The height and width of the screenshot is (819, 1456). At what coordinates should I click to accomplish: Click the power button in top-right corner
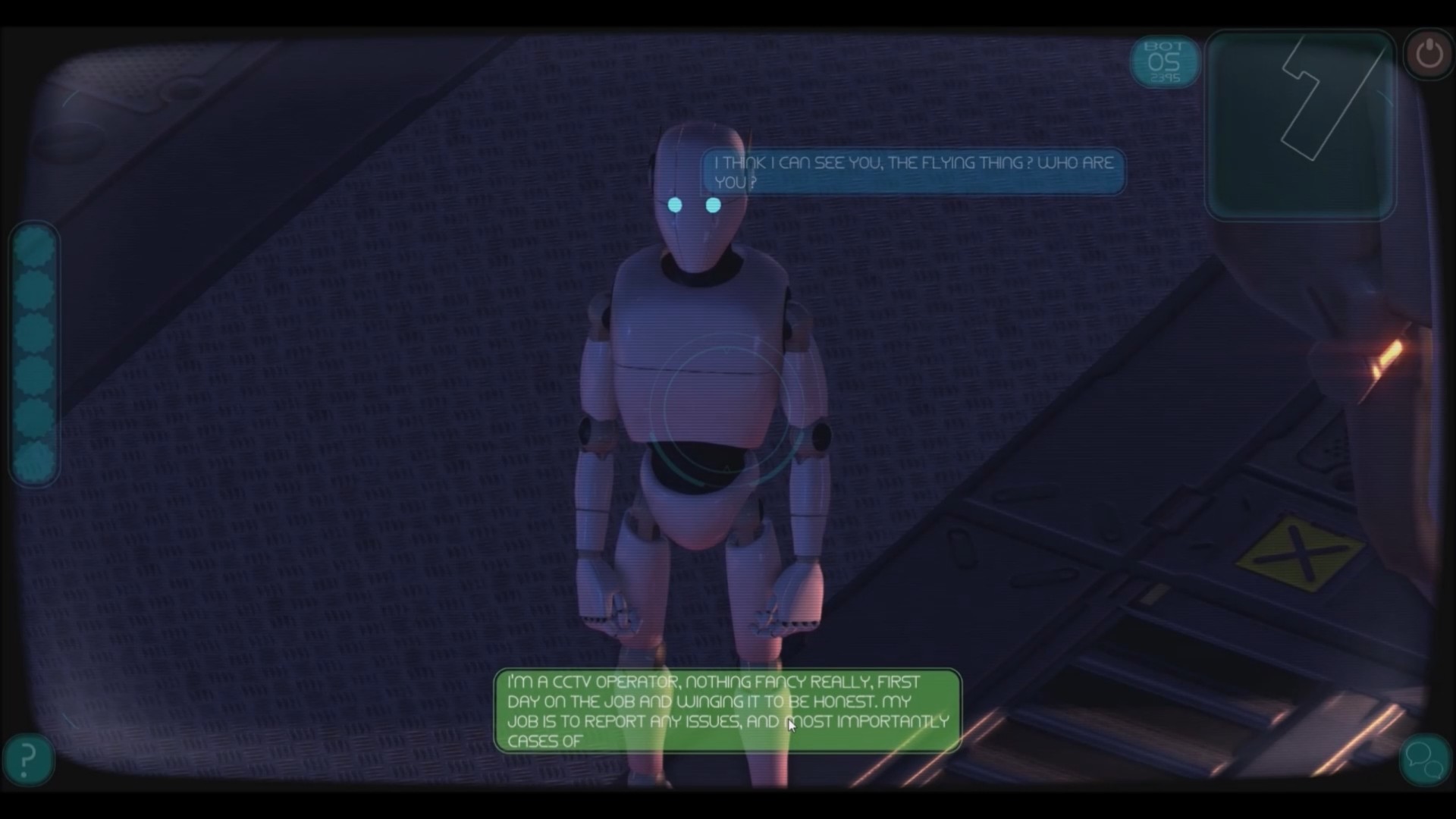(1428, 53)
